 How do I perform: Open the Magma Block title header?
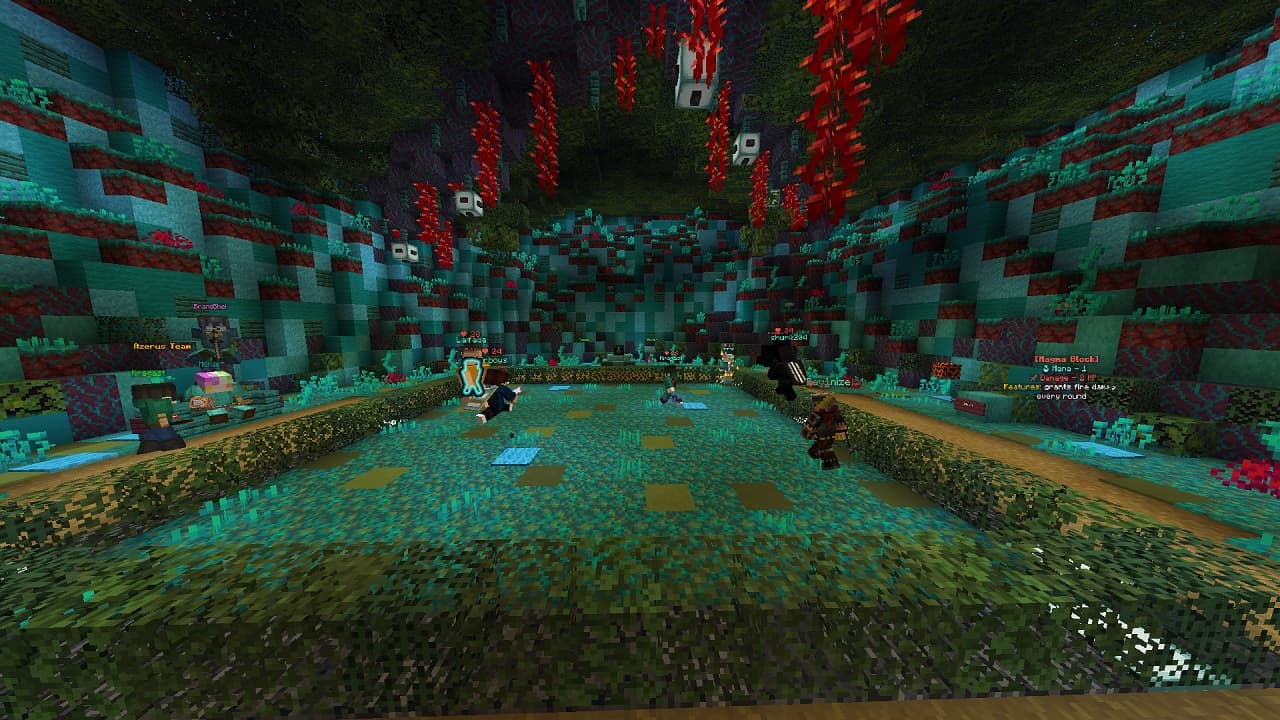click(x=1066, y=359)
